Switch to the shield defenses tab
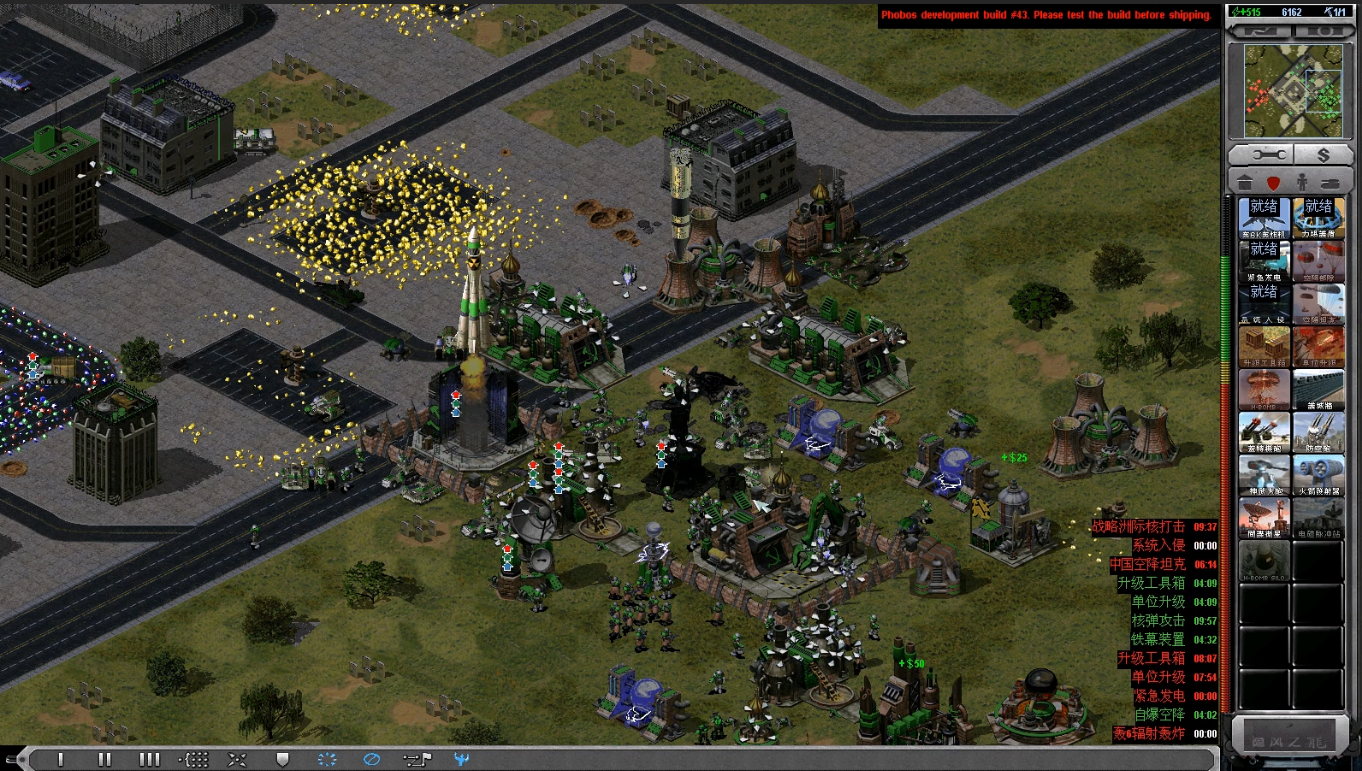 1273,183
